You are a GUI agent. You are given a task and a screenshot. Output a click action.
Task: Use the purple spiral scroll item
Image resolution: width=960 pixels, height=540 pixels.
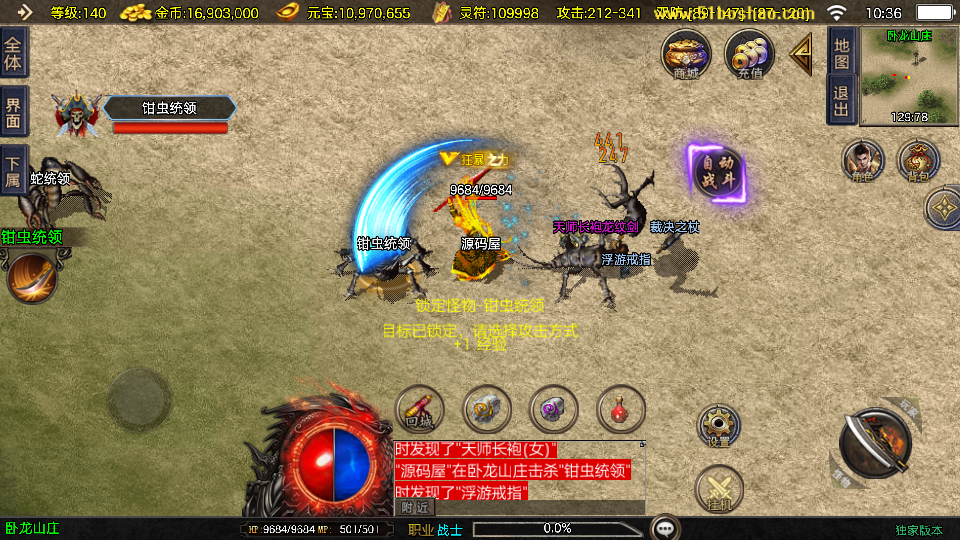pos(554,409)
